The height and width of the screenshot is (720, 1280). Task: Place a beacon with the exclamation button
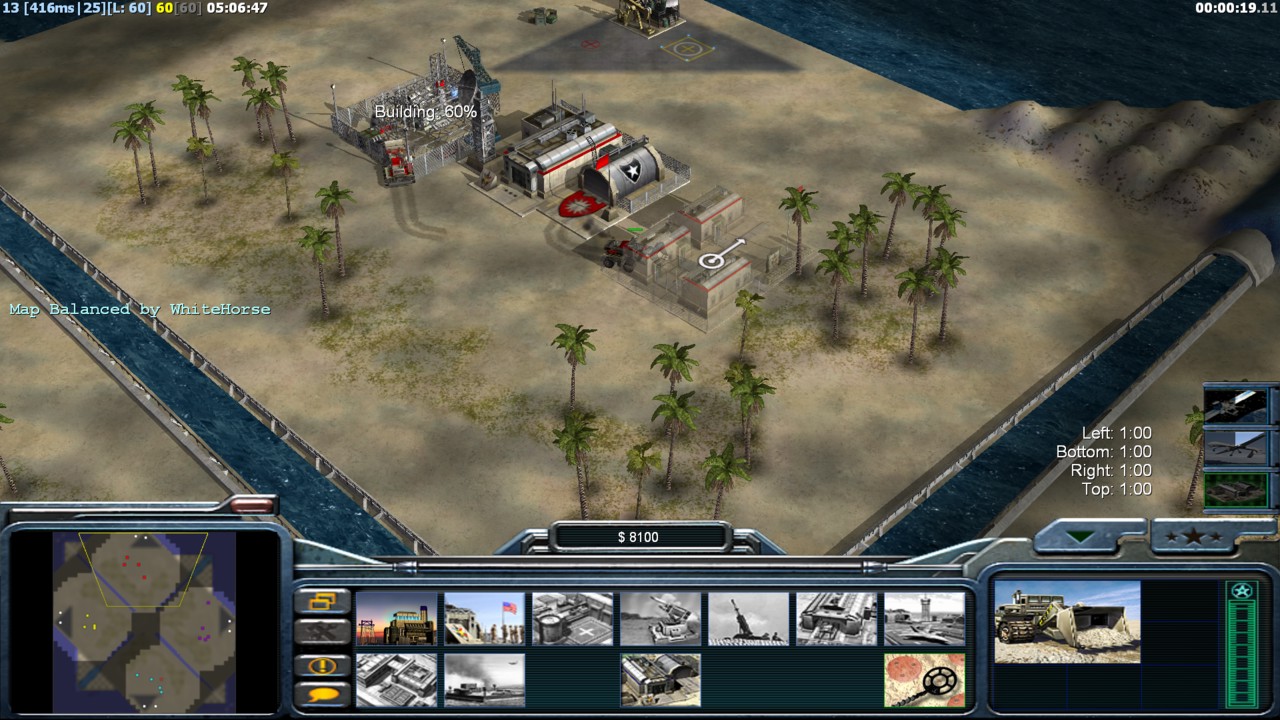(323, 666)
